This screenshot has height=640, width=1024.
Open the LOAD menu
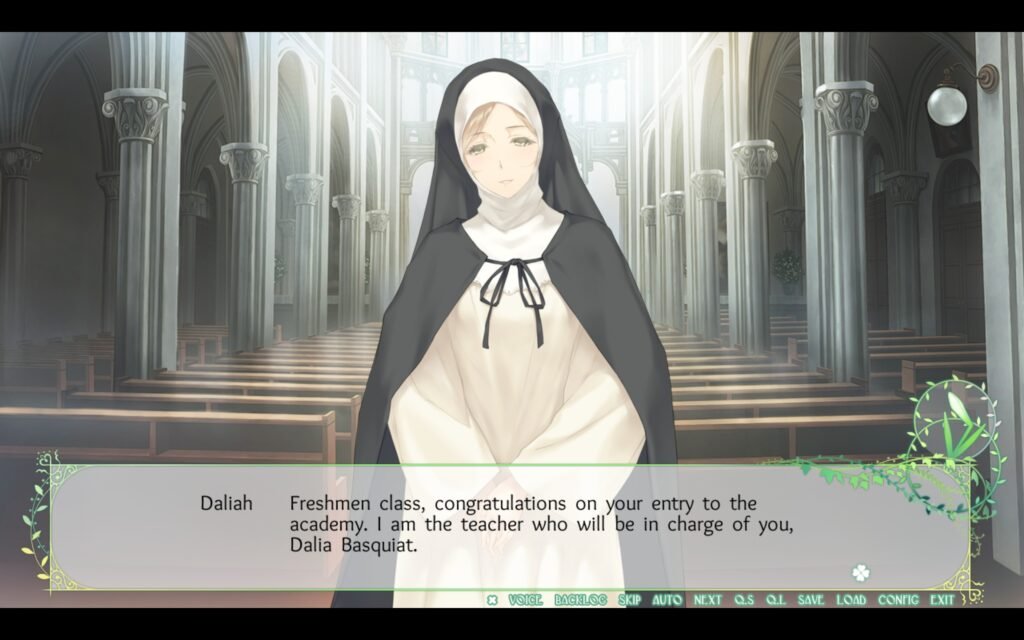point(851,600)
